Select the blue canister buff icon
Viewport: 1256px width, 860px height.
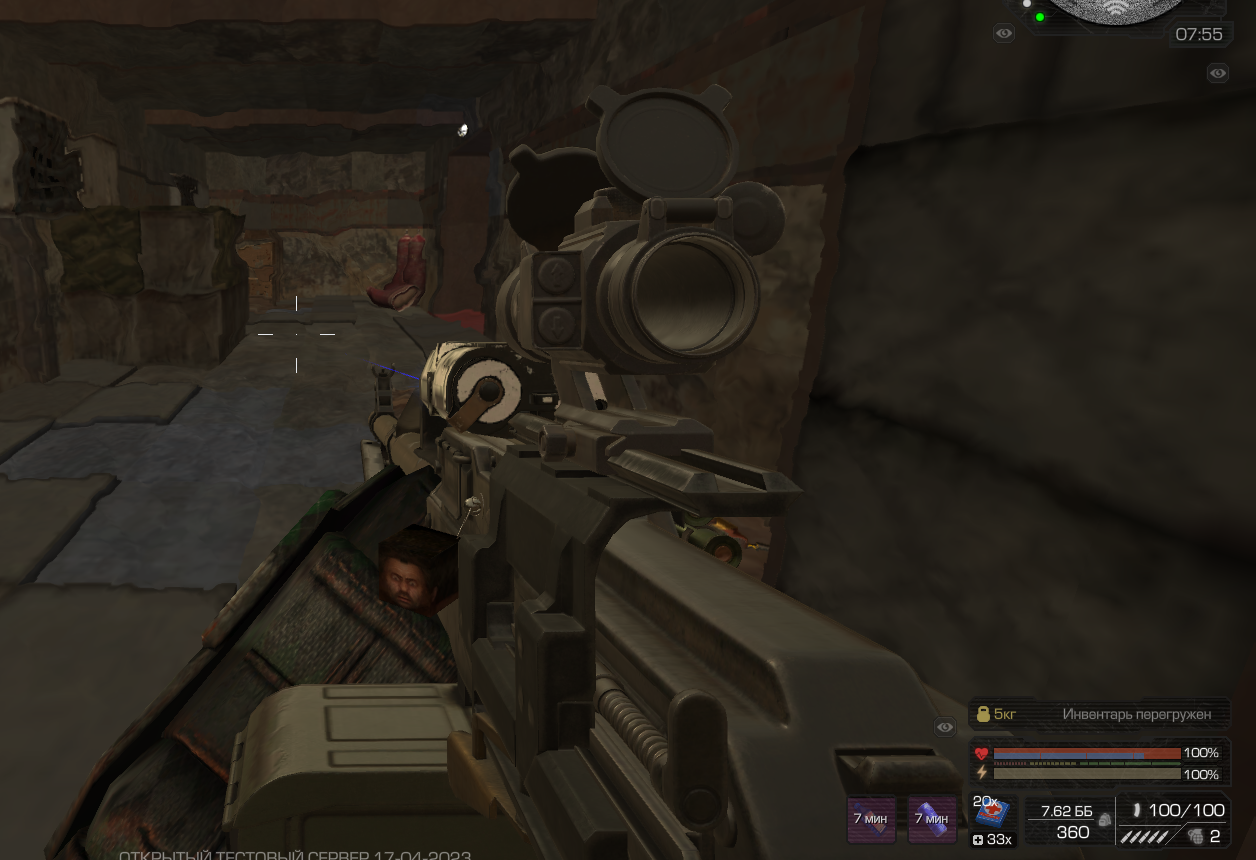click(932, 819)
